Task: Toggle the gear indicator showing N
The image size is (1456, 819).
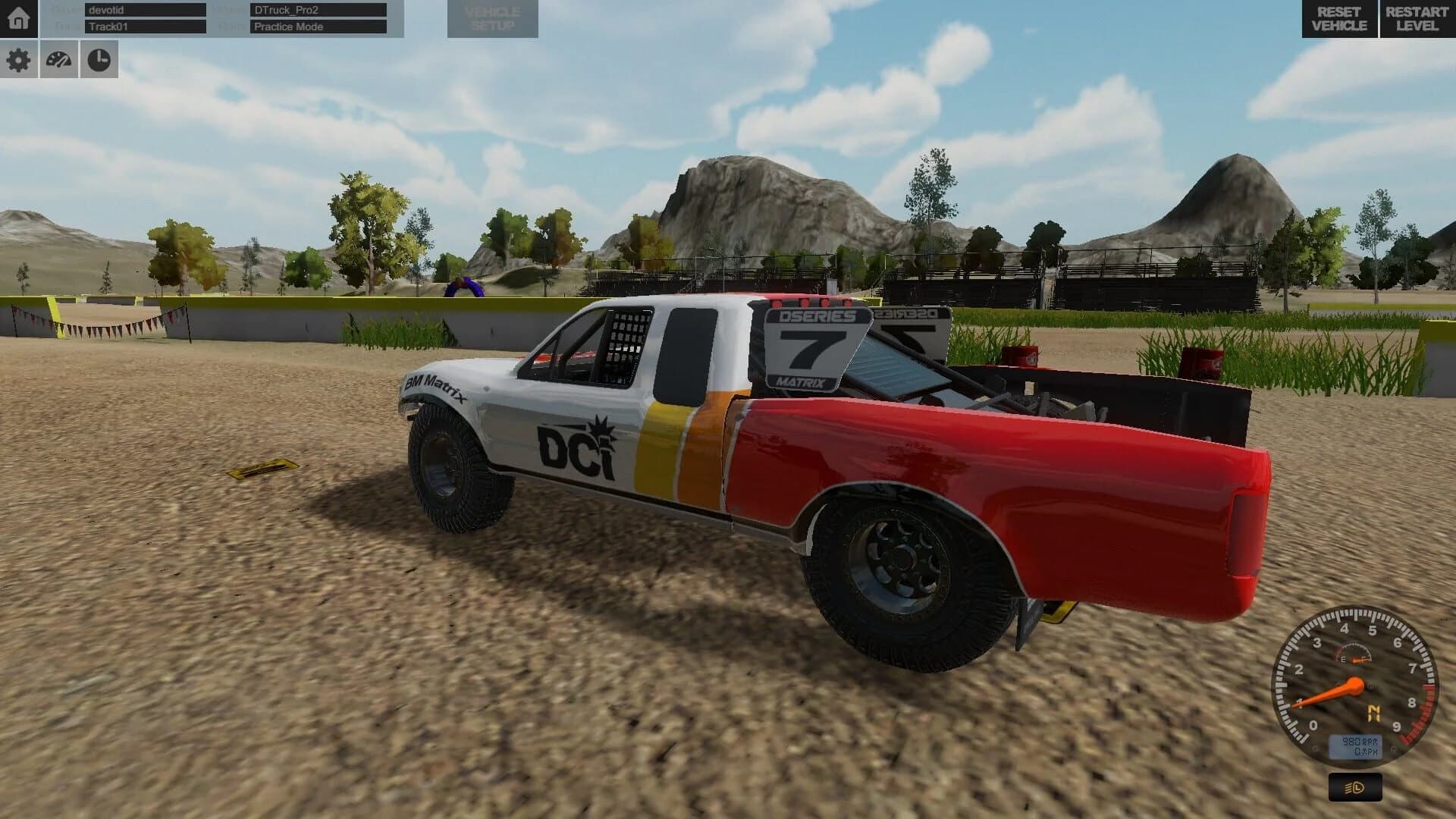Action: pyautogui.click(x=1375, y=713)
